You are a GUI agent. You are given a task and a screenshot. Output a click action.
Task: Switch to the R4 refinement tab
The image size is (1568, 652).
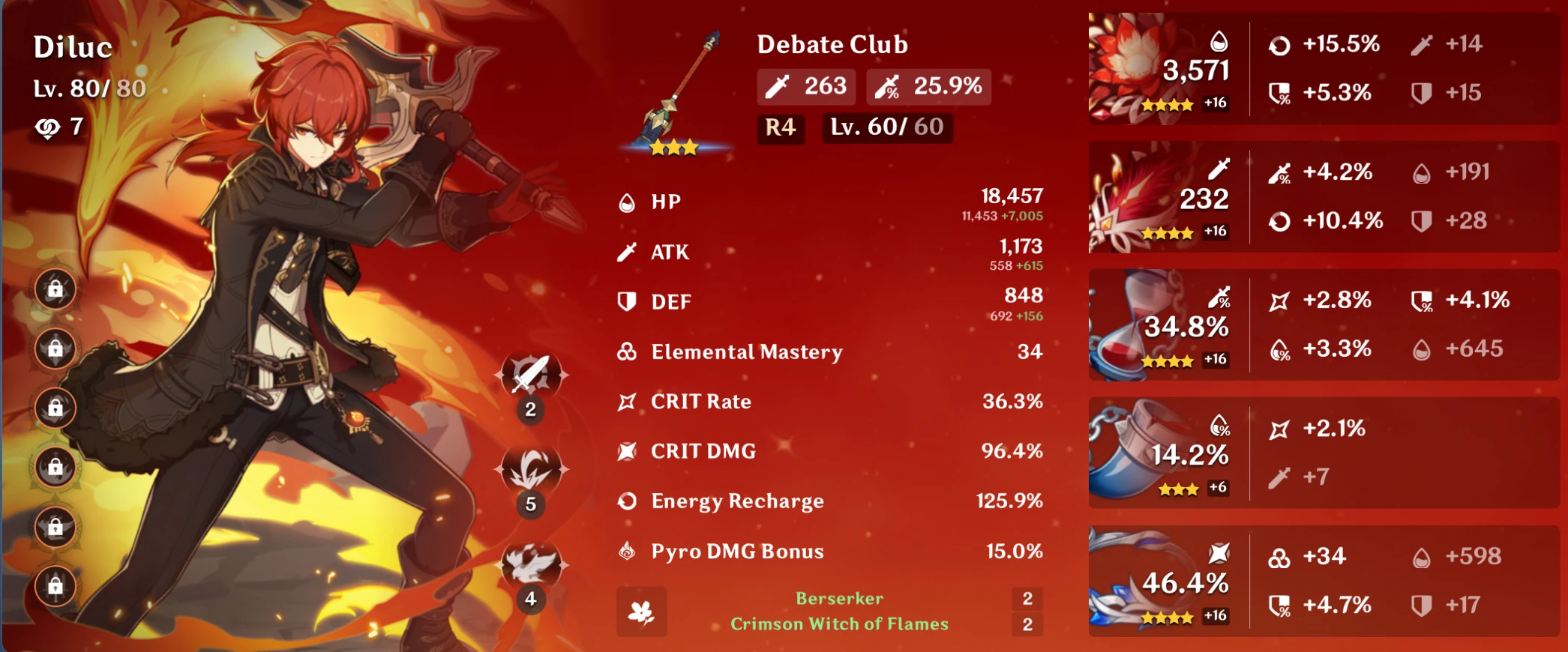(x=780, y=128)
